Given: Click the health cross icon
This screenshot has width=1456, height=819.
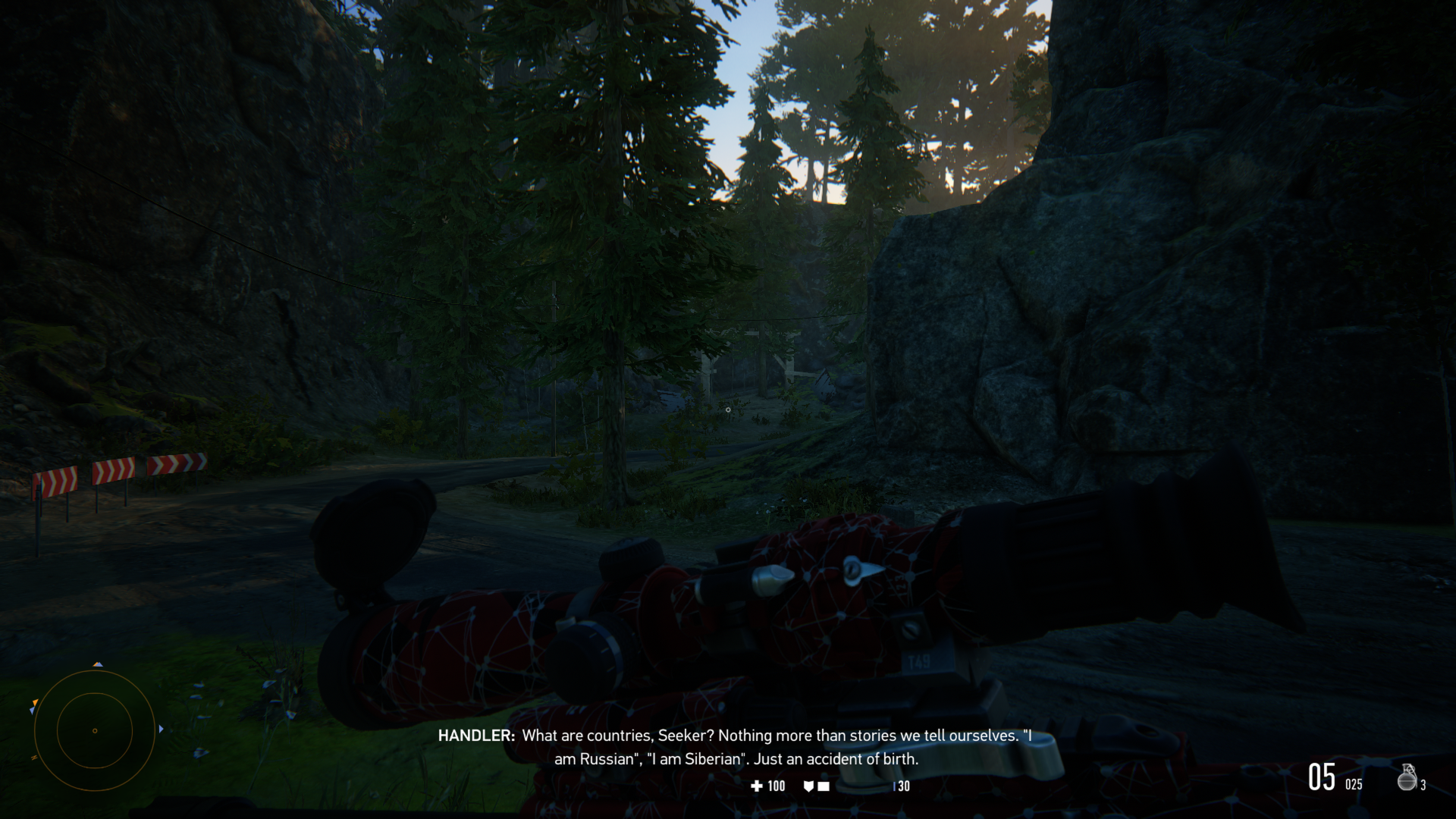Looking at the screenshot, I should (x=756, y=786).
